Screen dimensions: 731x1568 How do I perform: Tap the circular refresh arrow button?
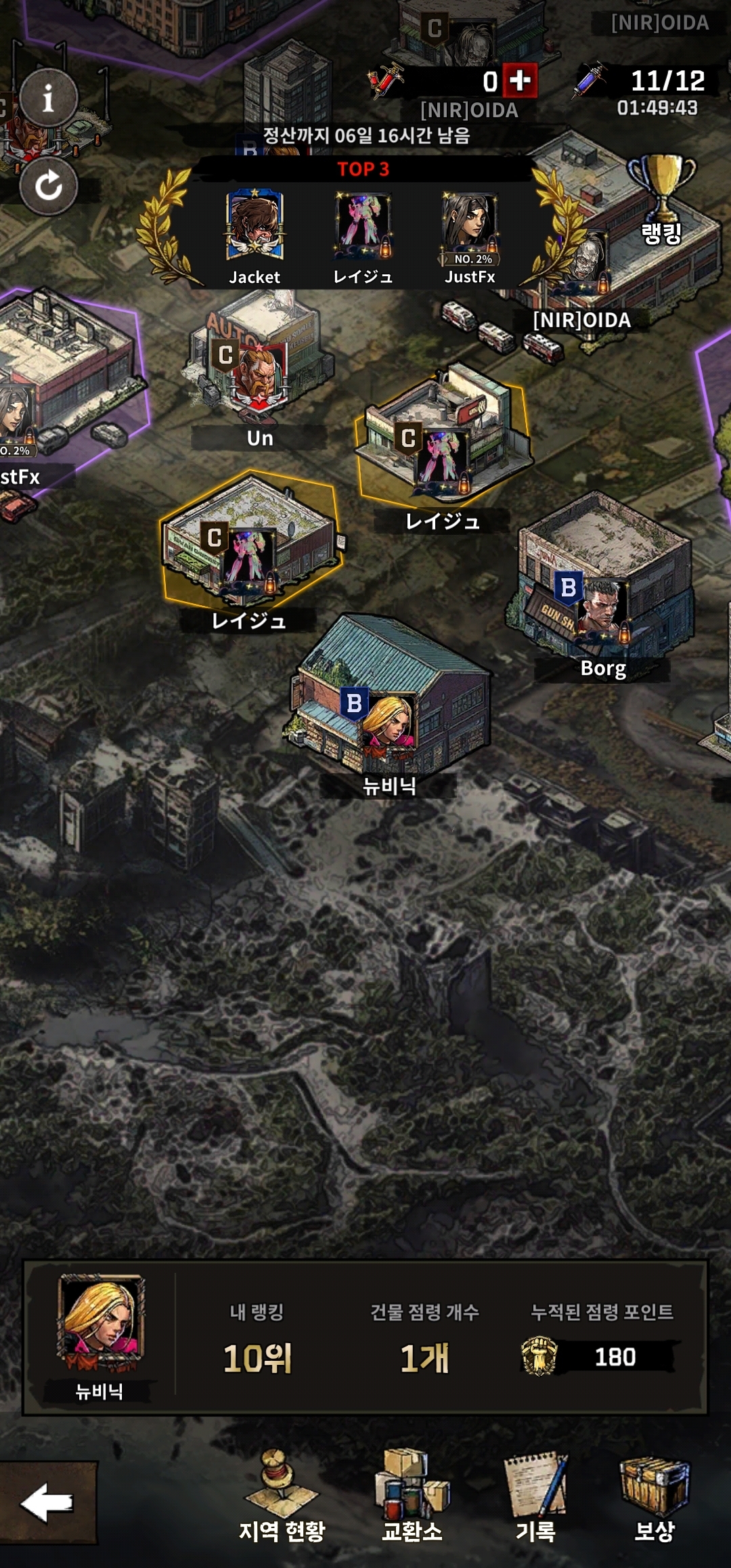pyautogui.click(x=48, y=186)
